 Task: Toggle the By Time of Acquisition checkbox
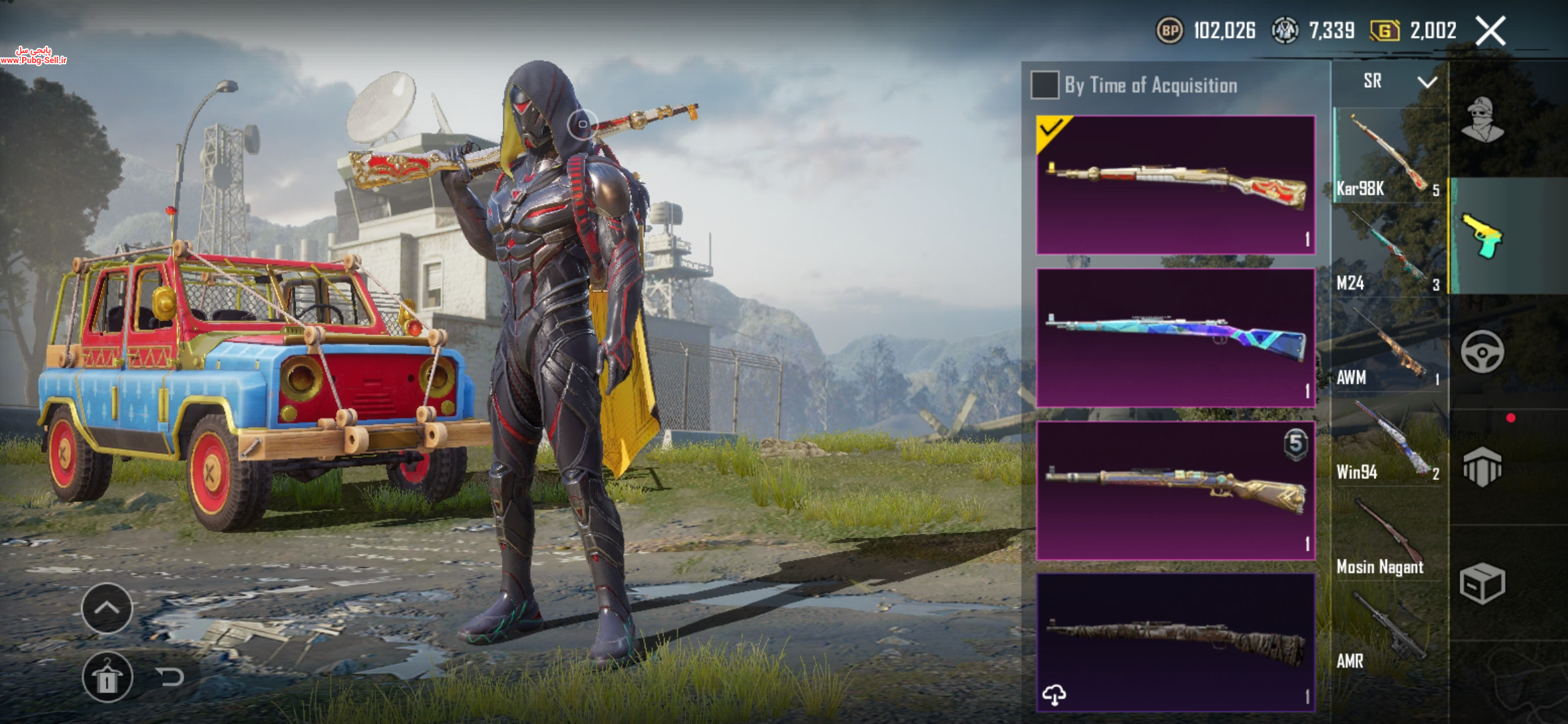[1045, 85]
